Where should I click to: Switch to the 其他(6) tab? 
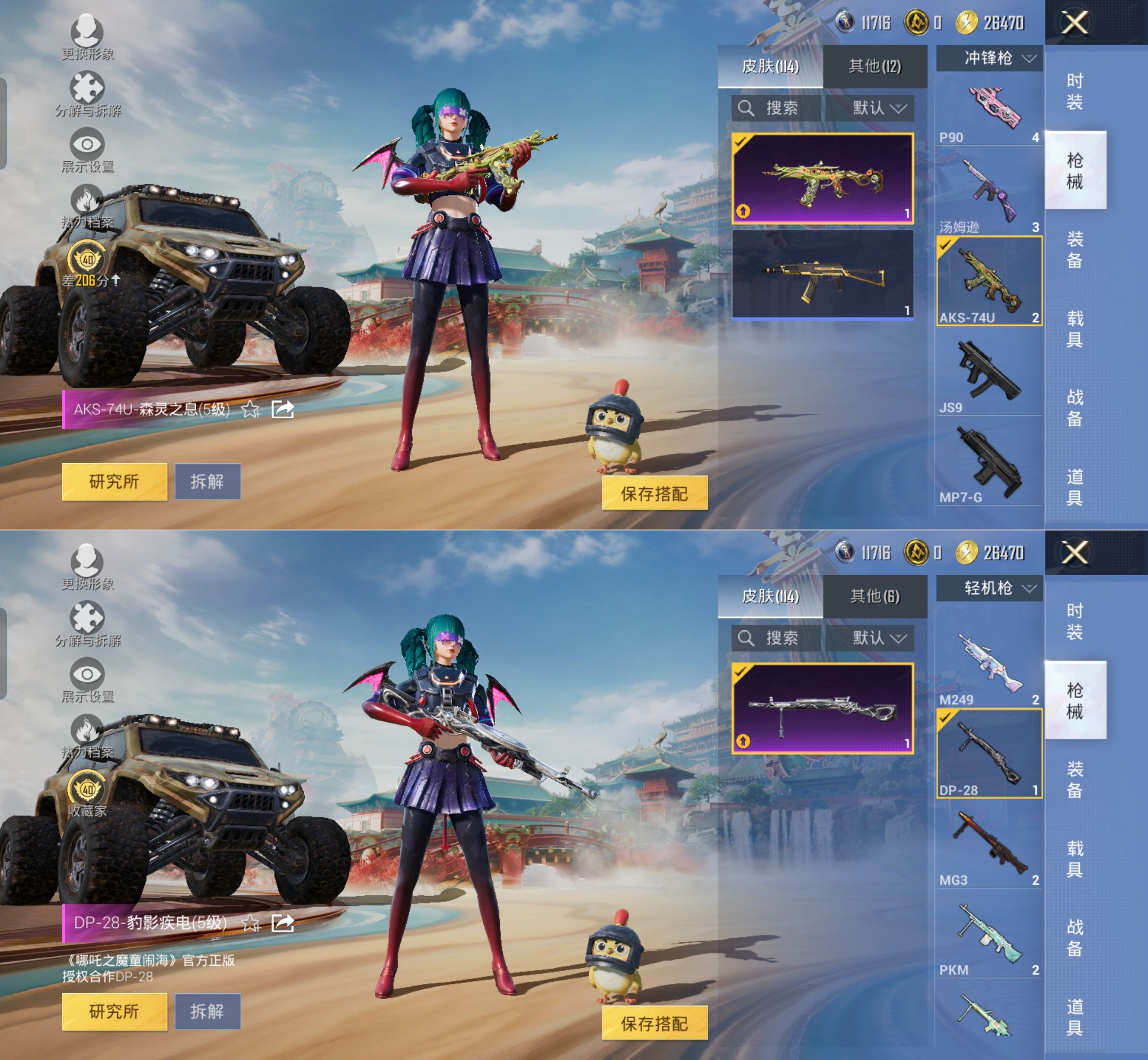click(874, 597)
